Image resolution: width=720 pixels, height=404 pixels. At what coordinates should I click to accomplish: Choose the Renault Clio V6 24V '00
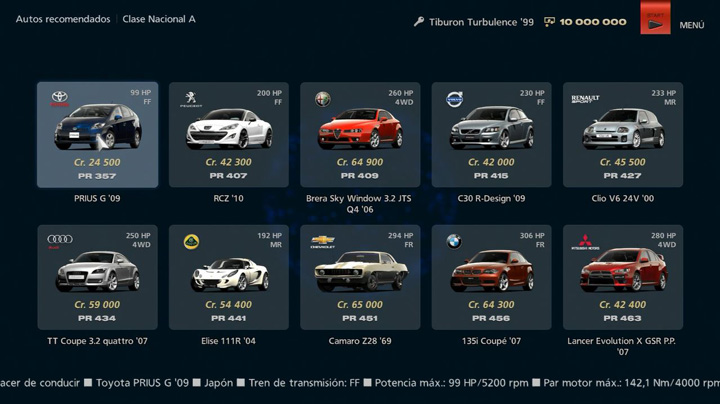[623, 135]
